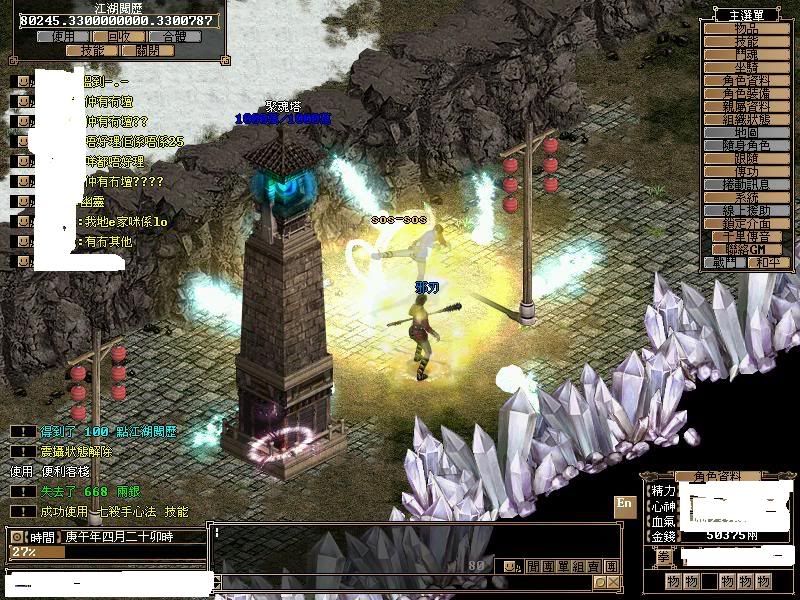Select the 拳 fist skill icon
Image resolution: width=800 pixels, height=600 pixels.
(x=663, y=558)
